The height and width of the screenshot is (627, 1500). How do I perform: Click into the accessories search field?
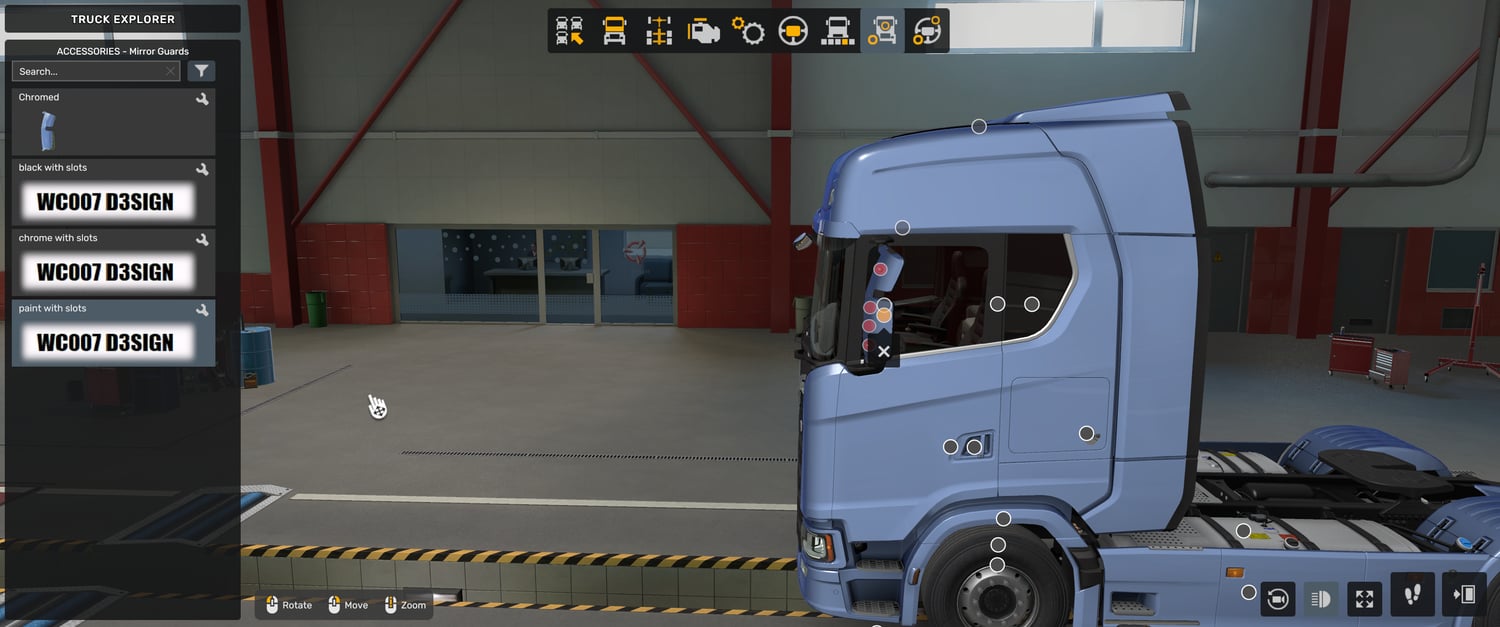tap(90, 72)
